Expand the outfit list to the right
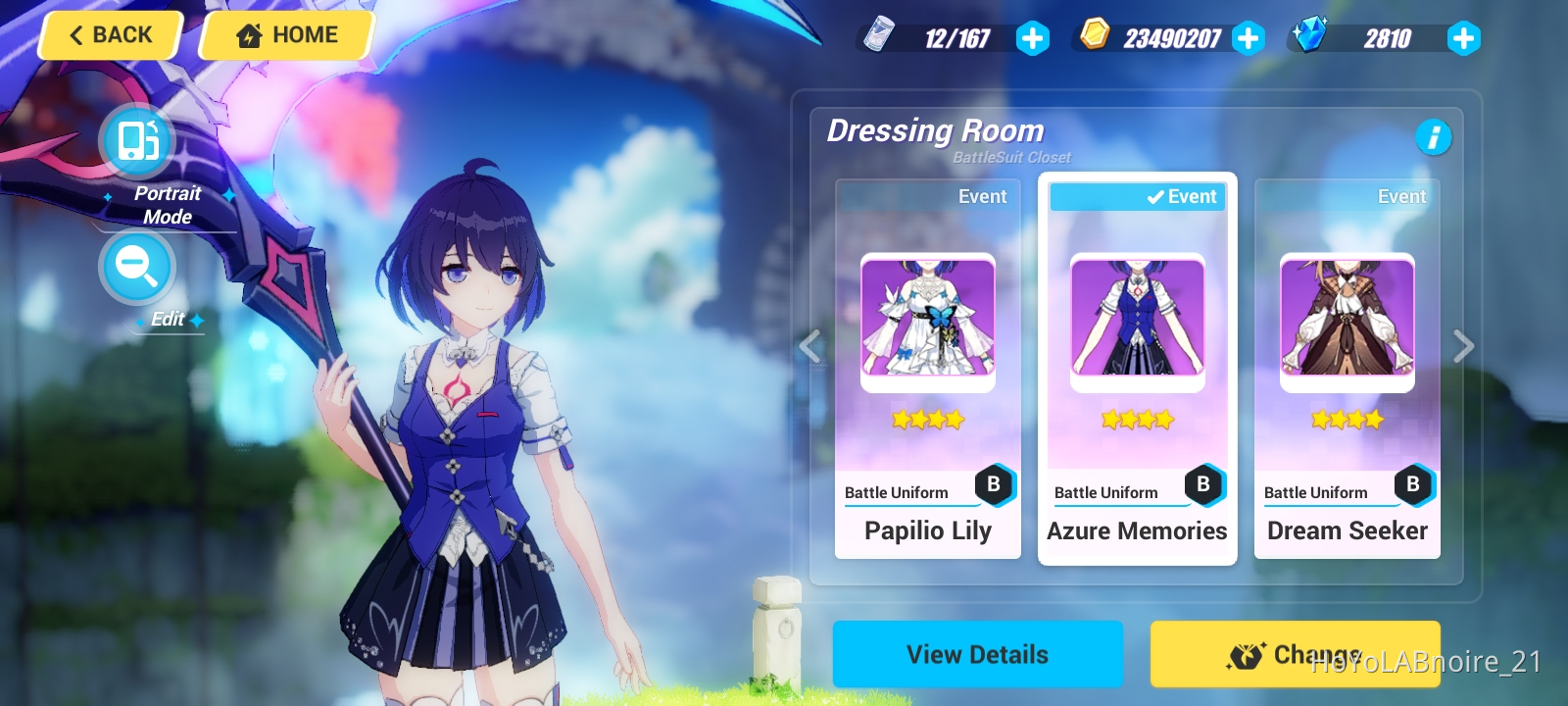The height and width of the screenshot is (706, 1568). tap(1464, 347)
